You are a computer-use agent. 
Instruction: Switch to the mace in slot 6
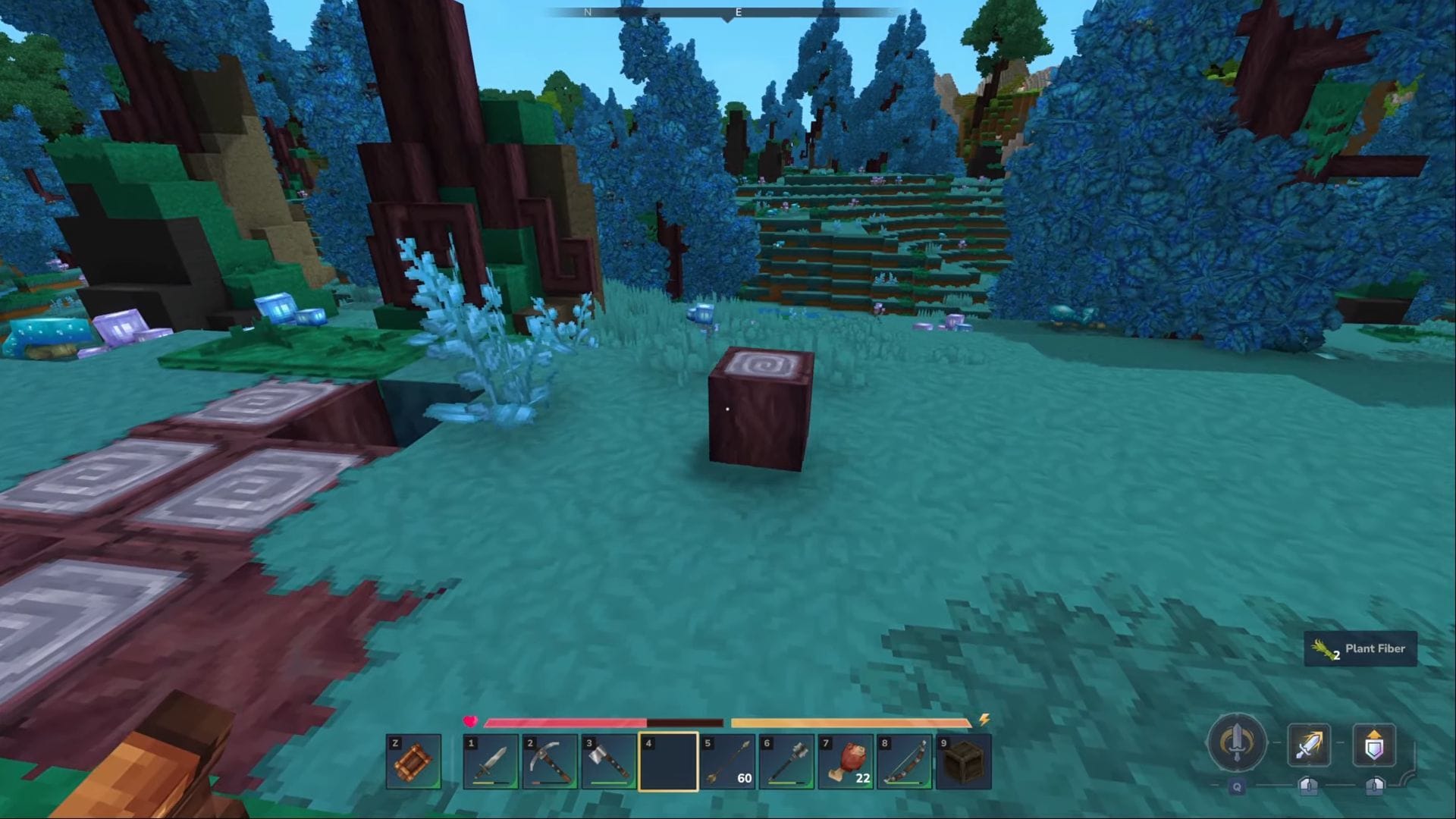[x=786, y=762]
